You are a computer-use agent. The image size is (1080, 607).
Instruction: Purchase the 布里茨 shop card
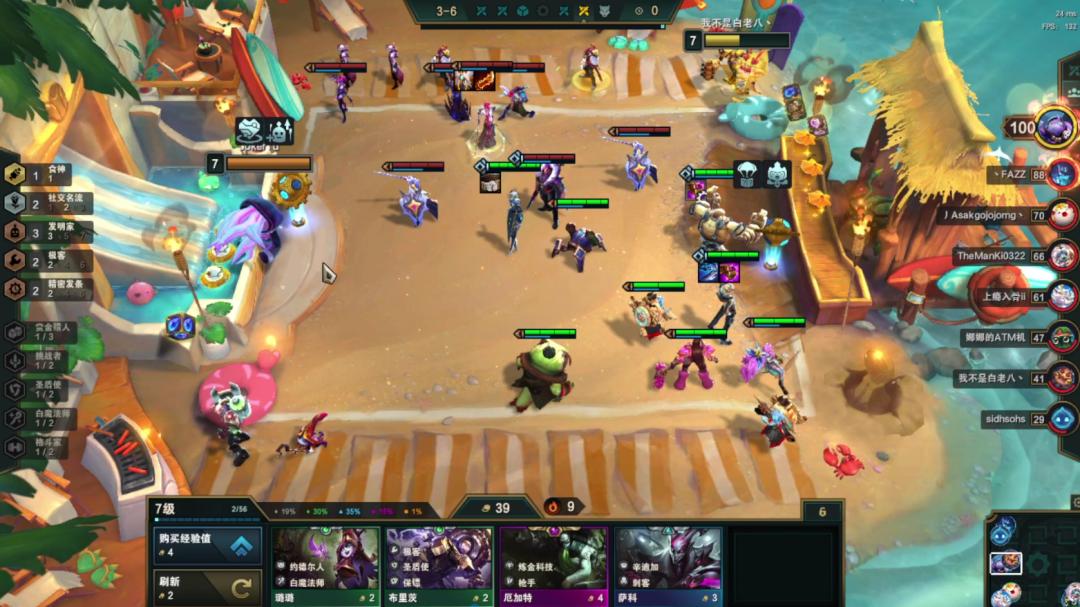pos(439,566)
